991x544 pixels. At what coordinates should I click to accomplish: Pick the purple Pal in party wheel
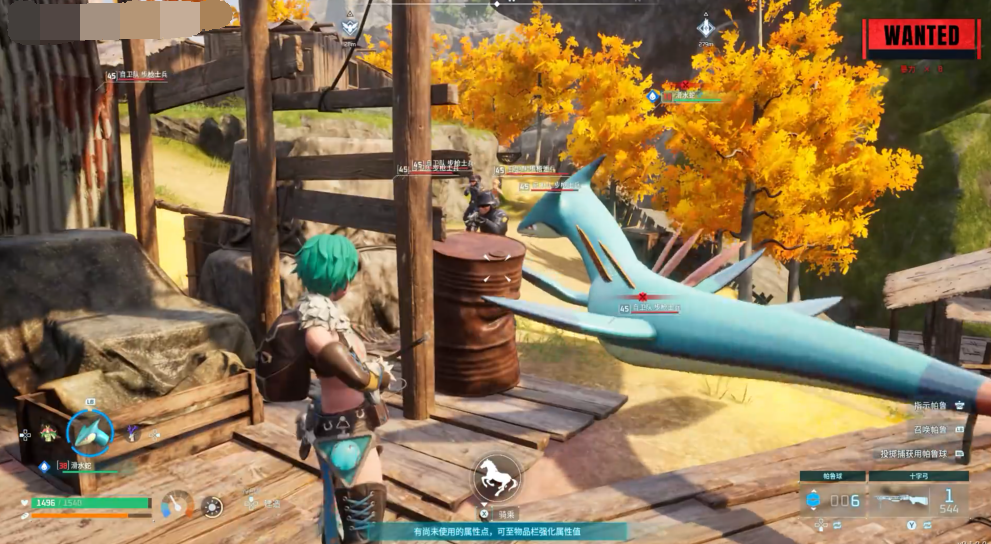[x=132, y=433]
